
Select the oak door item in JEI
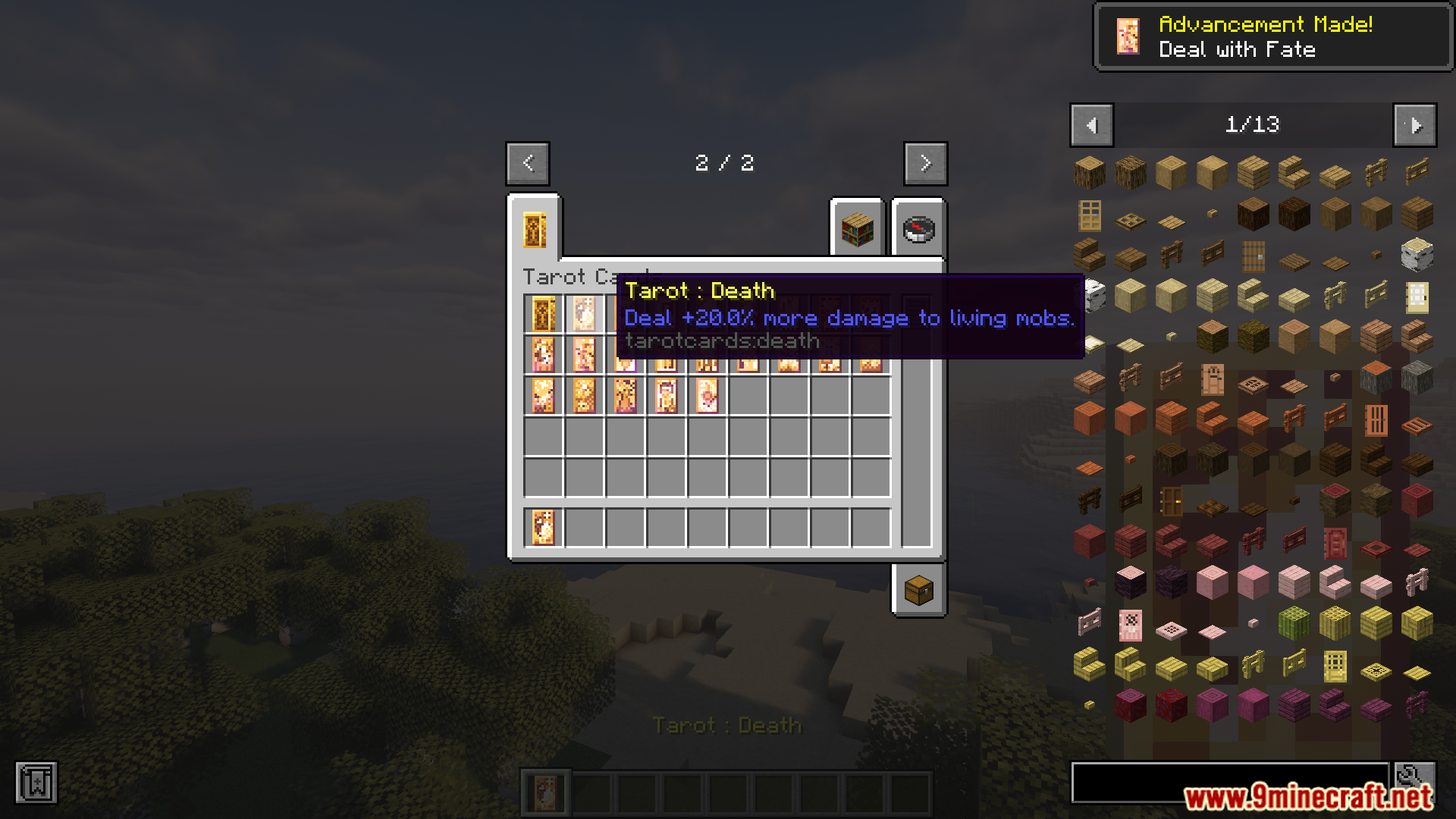point(1090,216)
